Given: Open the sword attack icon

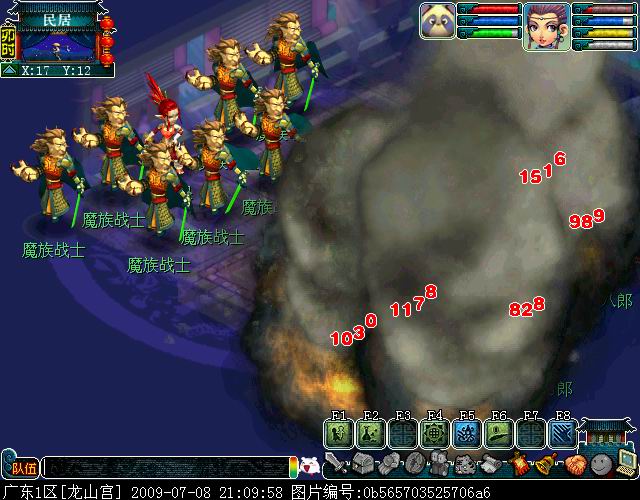Looking at the screenshot, I should click(337, 464).
